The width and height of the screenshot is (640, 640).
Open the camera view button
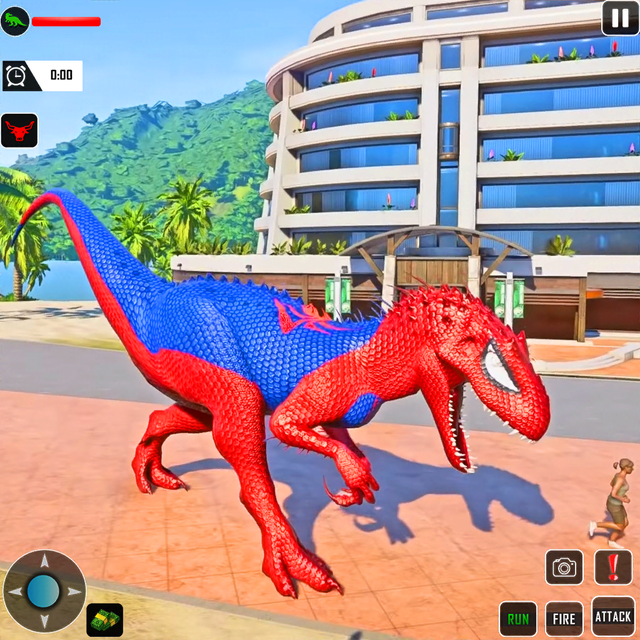564,567
